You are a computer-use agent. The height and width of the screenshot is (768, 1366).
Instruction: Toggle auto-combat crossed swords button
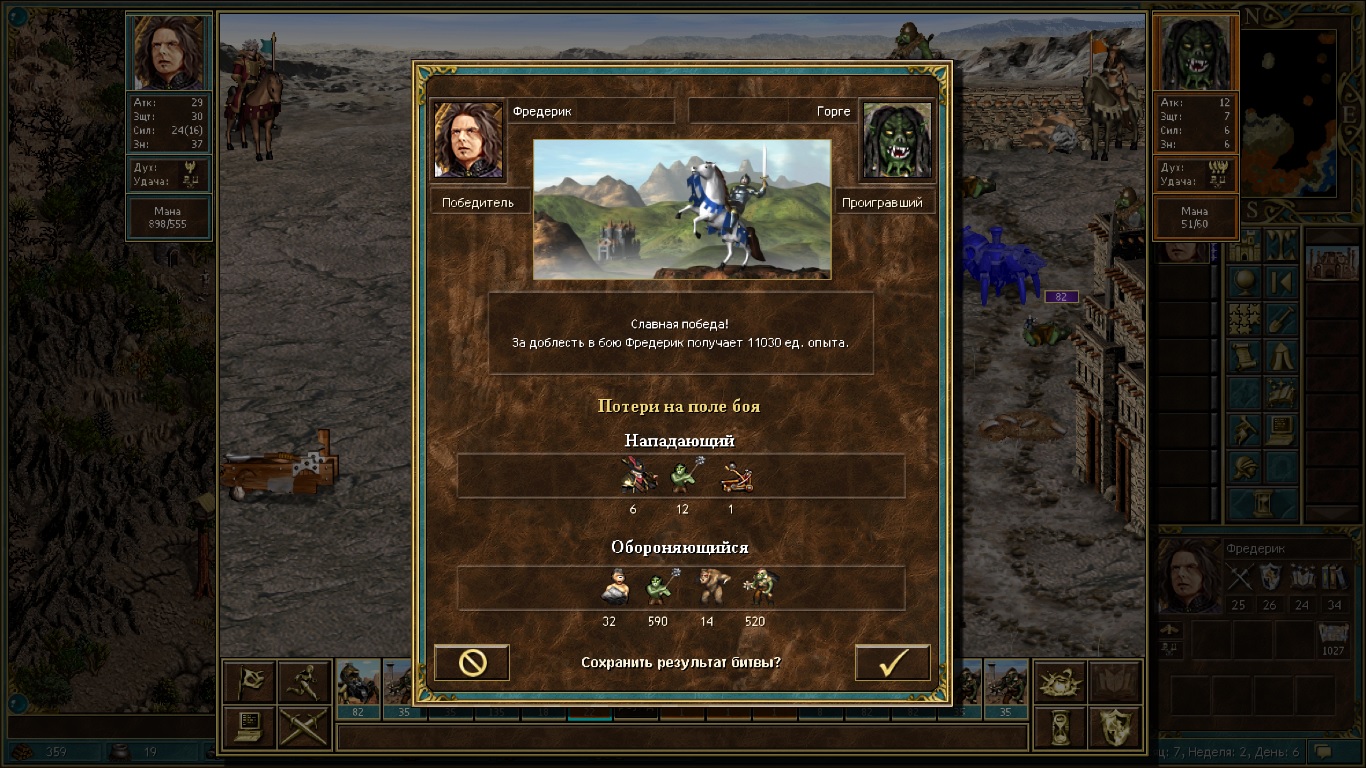click(303, 727)
